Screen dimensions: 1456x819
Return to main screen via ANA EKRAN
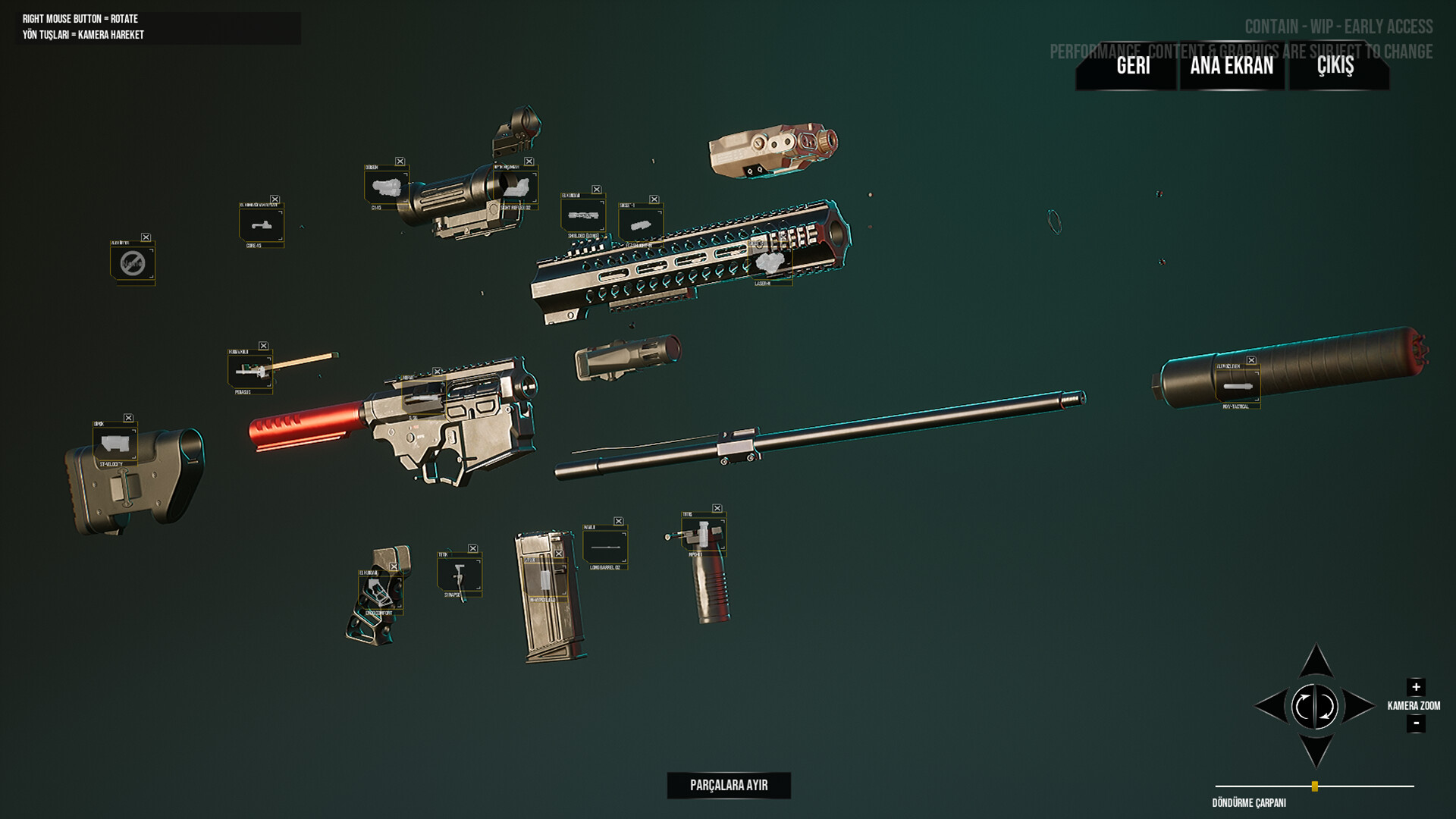pos(1232,66)
